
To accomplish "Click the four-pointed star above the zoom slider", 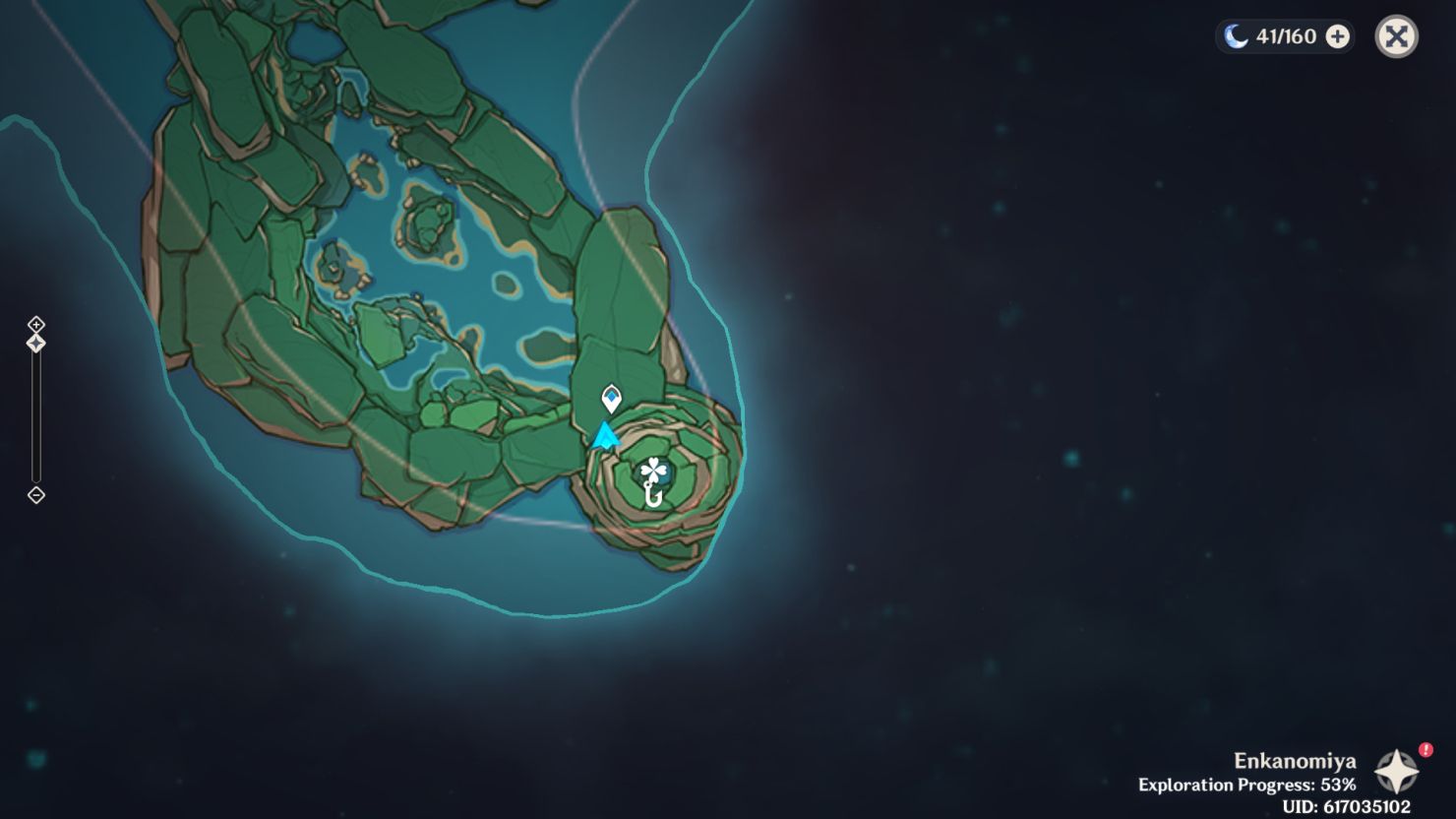I will point(36,342).
